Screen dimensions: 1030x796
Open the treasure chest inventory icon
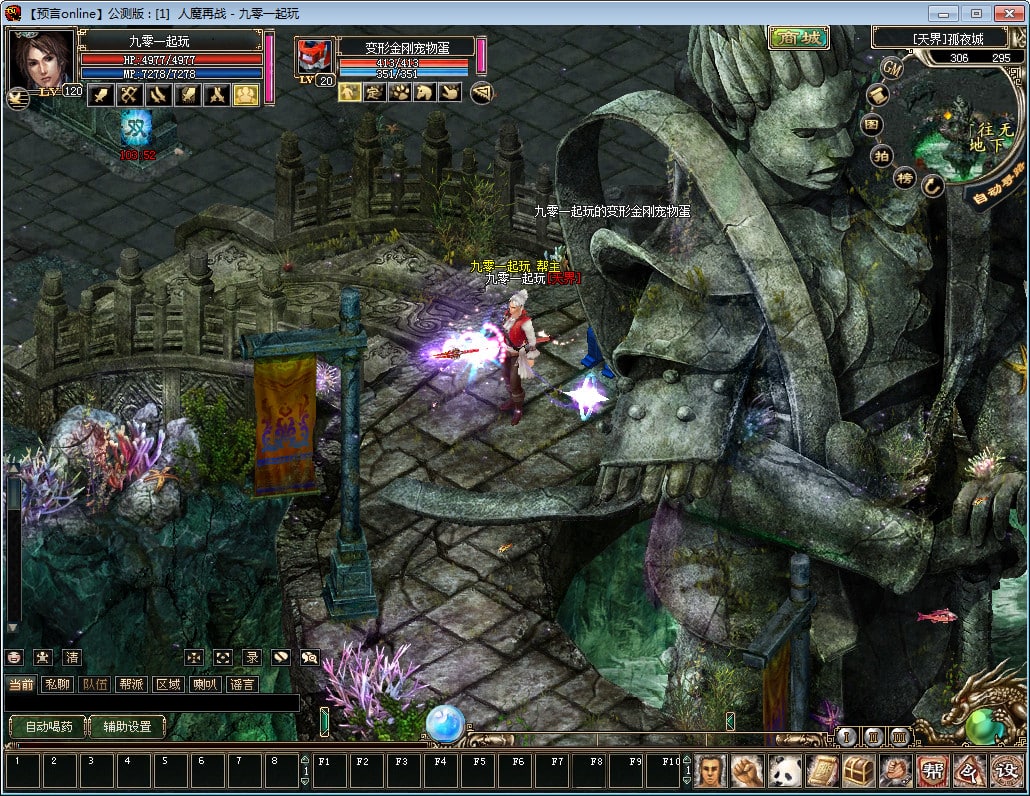pyautogui.click(x=859, y=770)
